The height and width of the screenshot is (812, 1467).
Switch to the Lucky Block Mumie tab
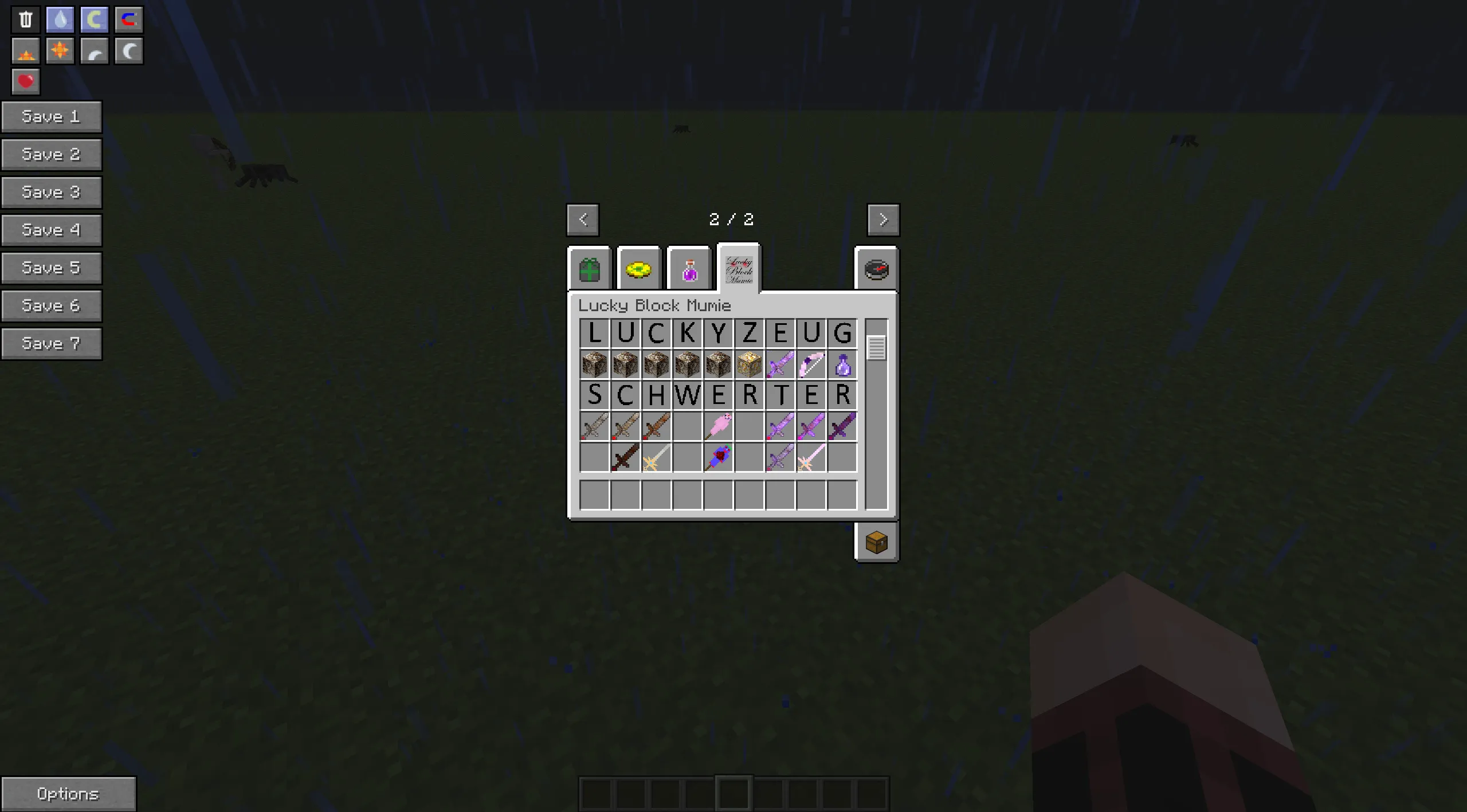pyautogui.click(x=739, y=269)
